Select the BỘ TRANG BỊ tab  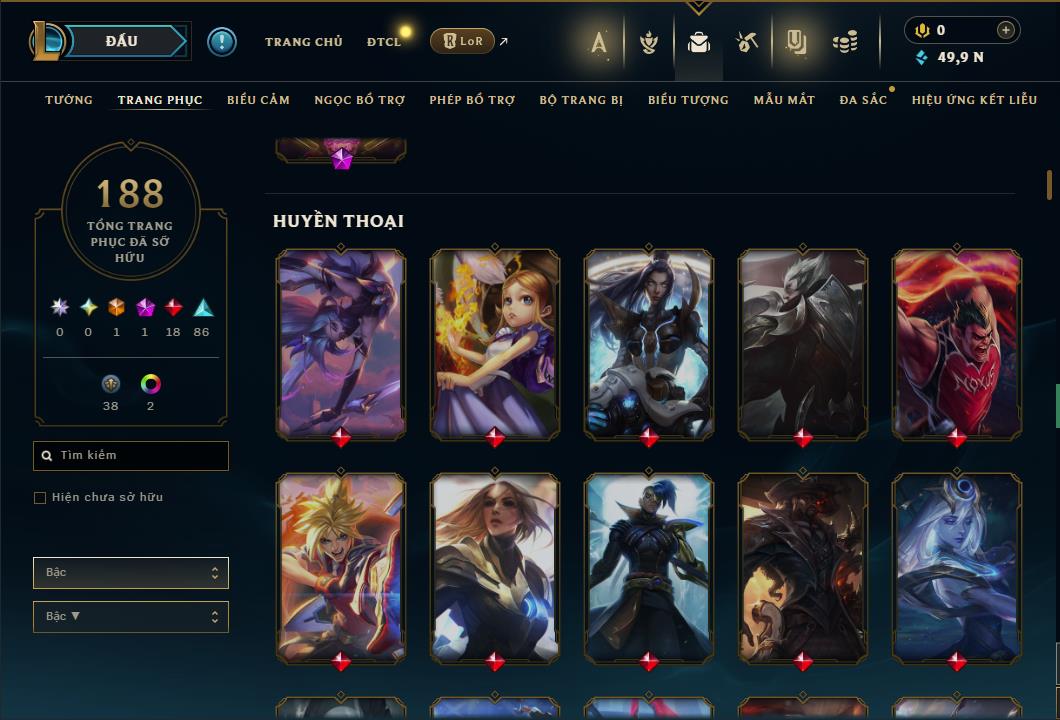581,100
